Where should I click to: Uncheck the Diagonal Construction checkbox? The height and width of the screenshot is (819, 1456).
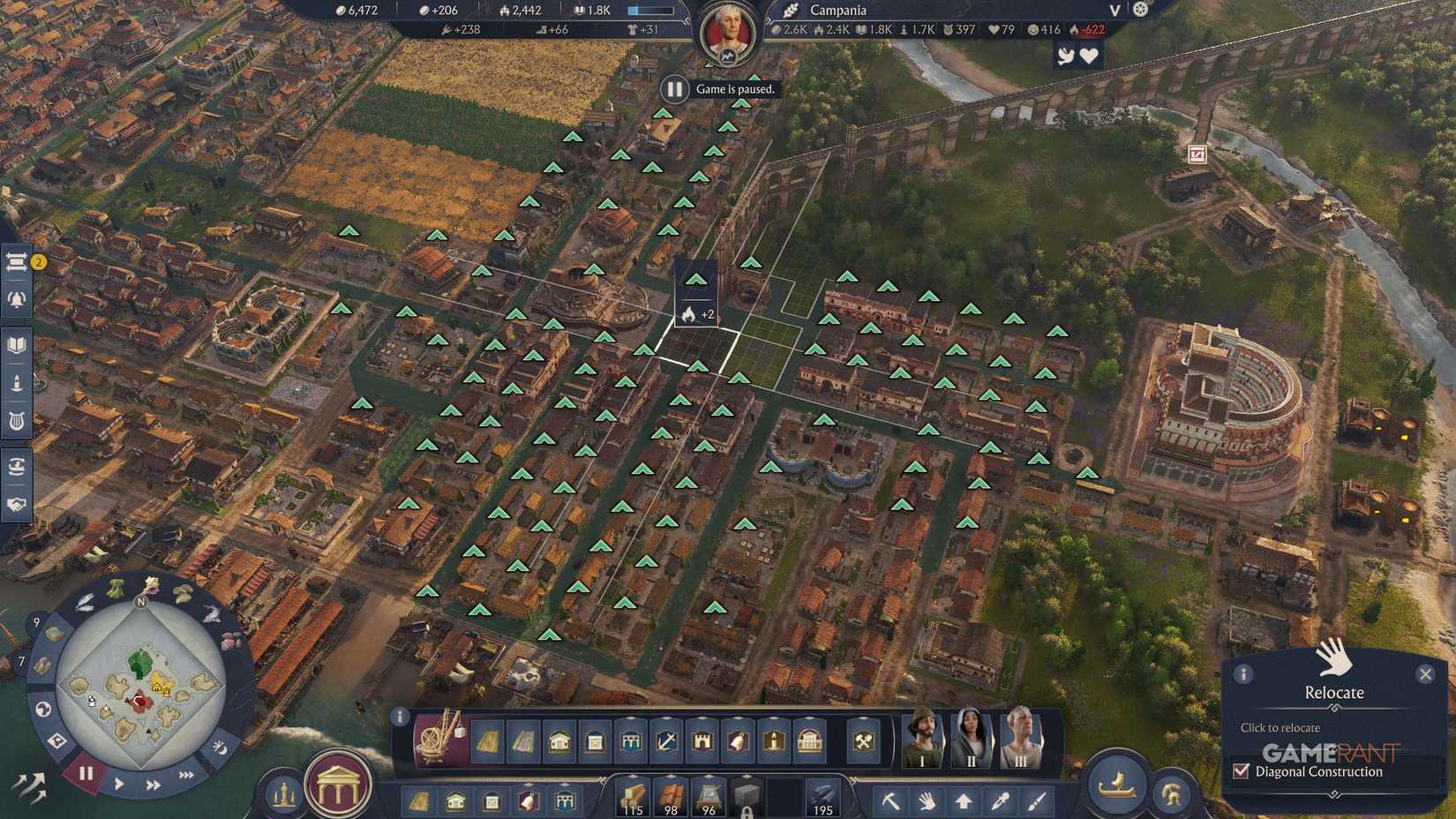(1241, 771)
